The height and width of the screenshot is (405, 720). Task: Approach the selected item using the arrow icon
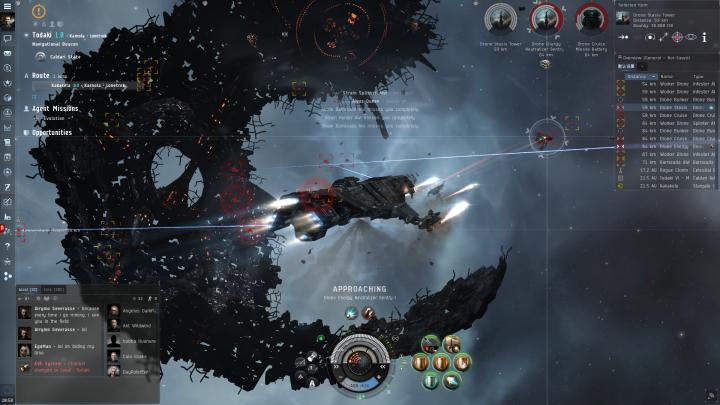(623, 37)
